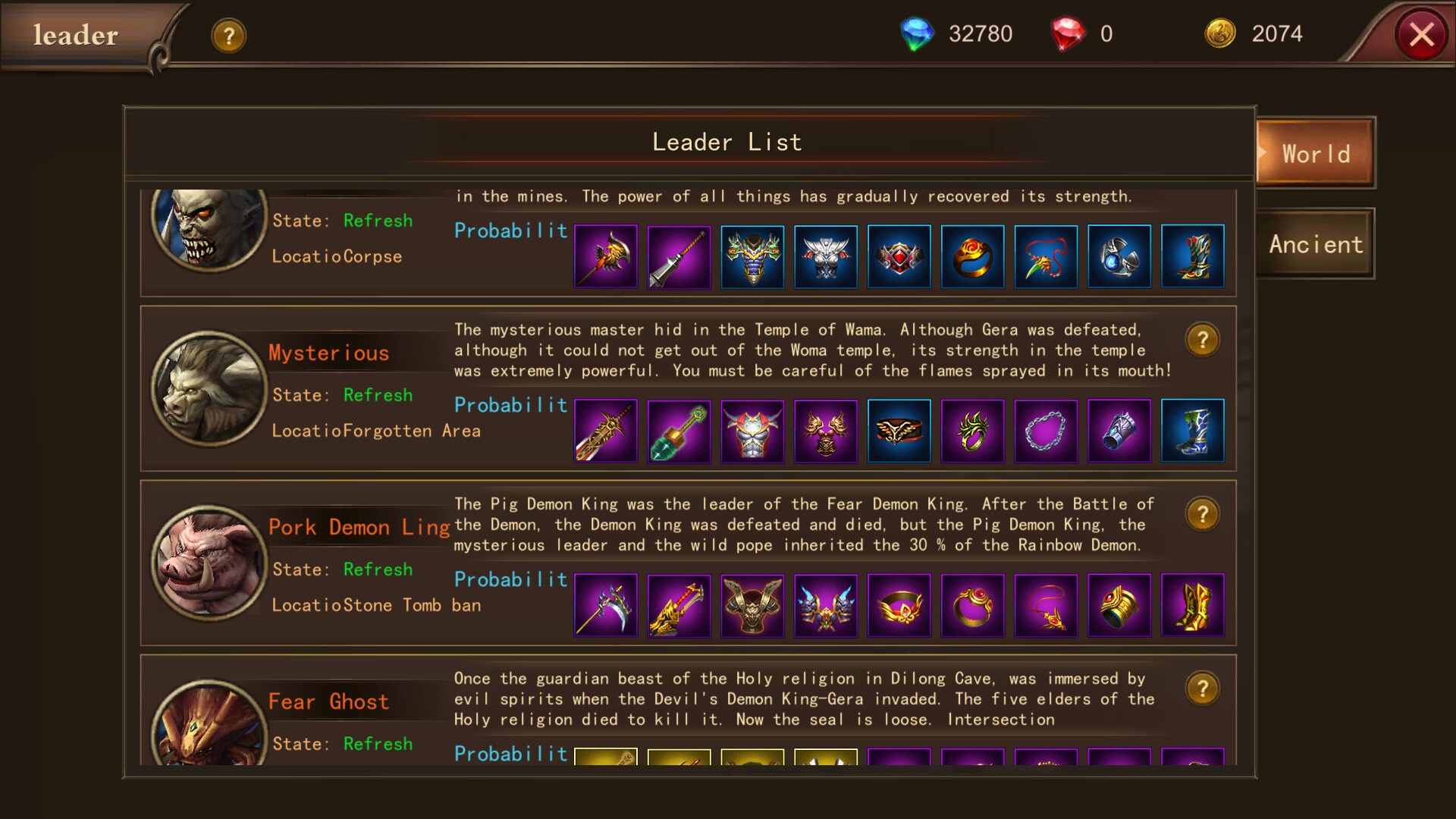
Task: Select the boots item in the Mysterious drop row
Action: (1193, 431)
